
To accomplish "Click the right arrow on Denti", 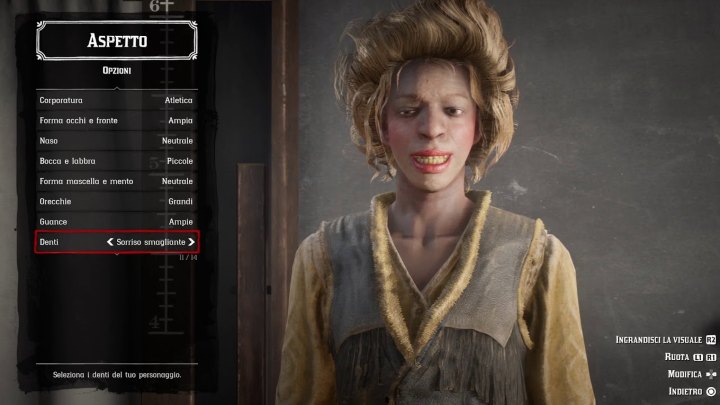I will (191, 242).
